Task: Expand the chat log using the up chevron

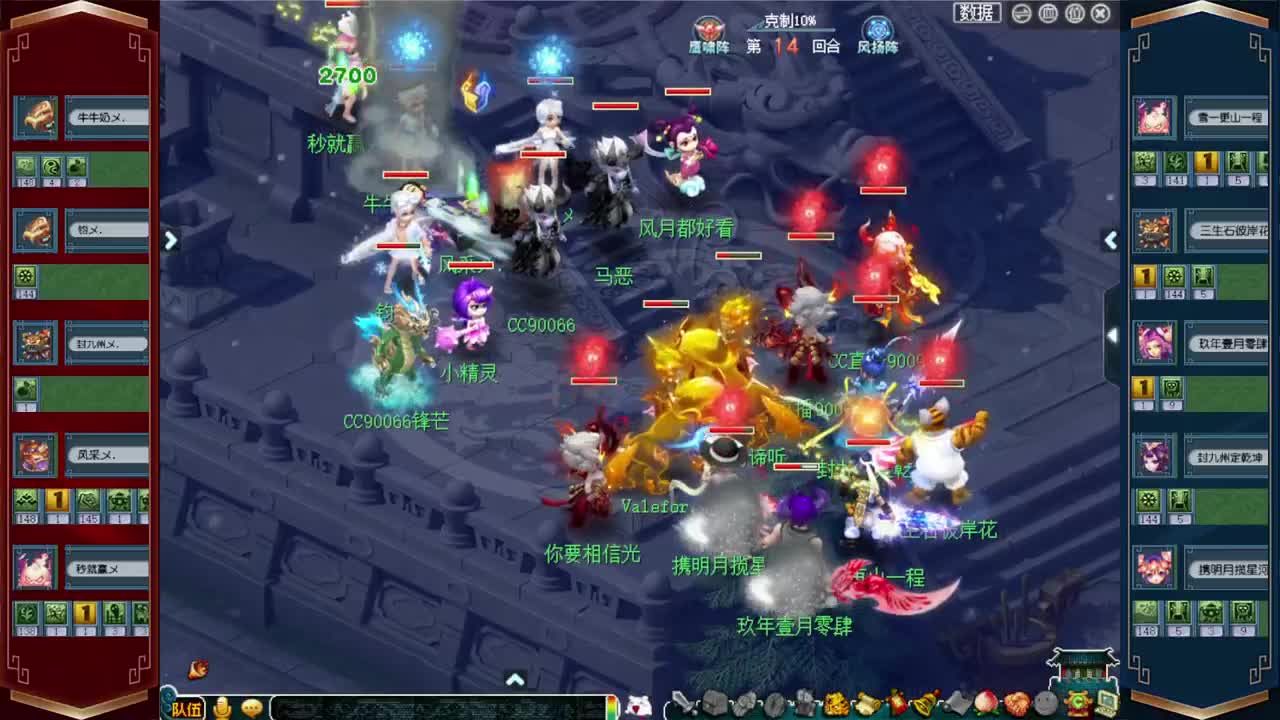Action: (517, 680)
